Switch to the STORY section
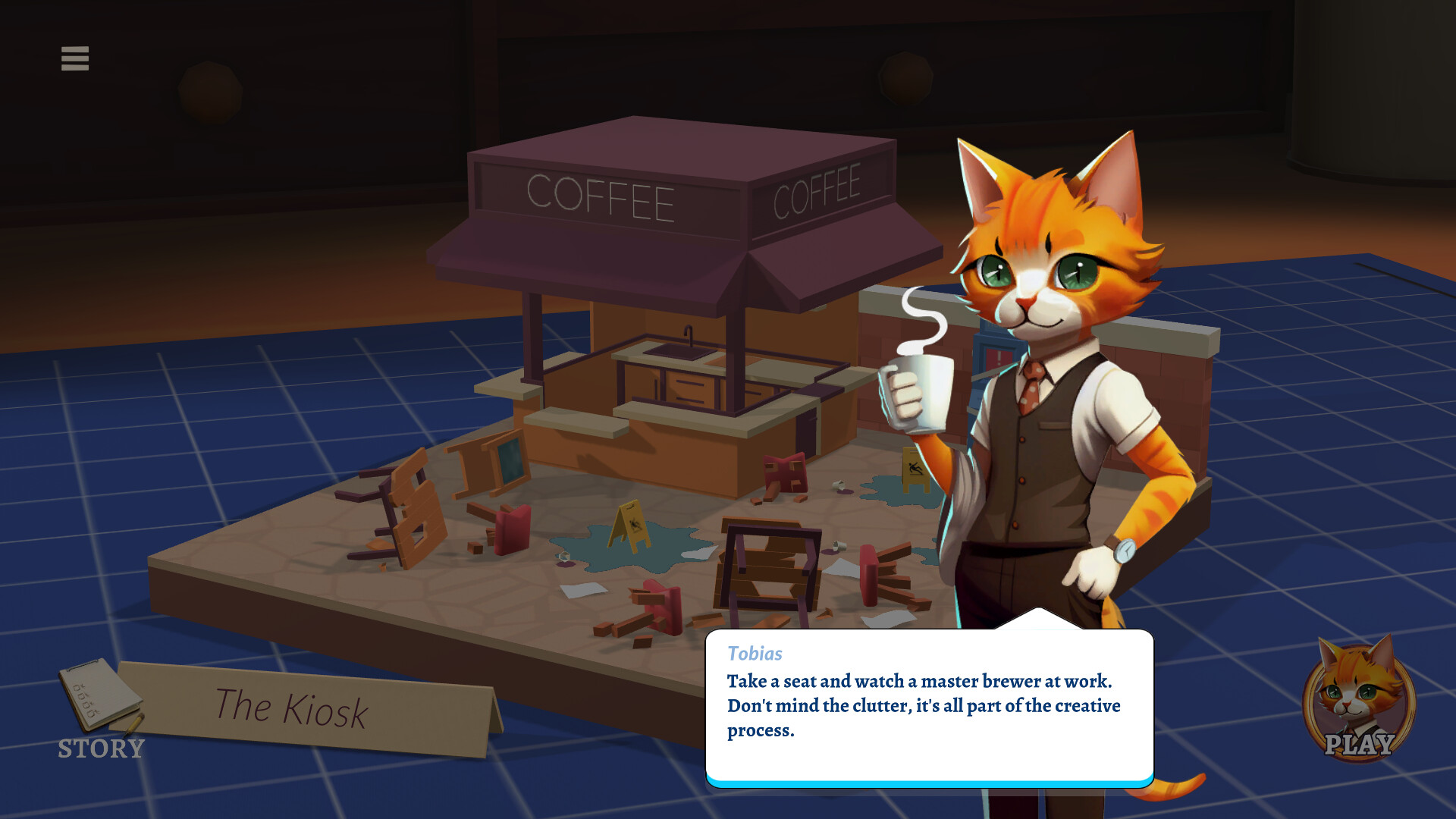 99,749
